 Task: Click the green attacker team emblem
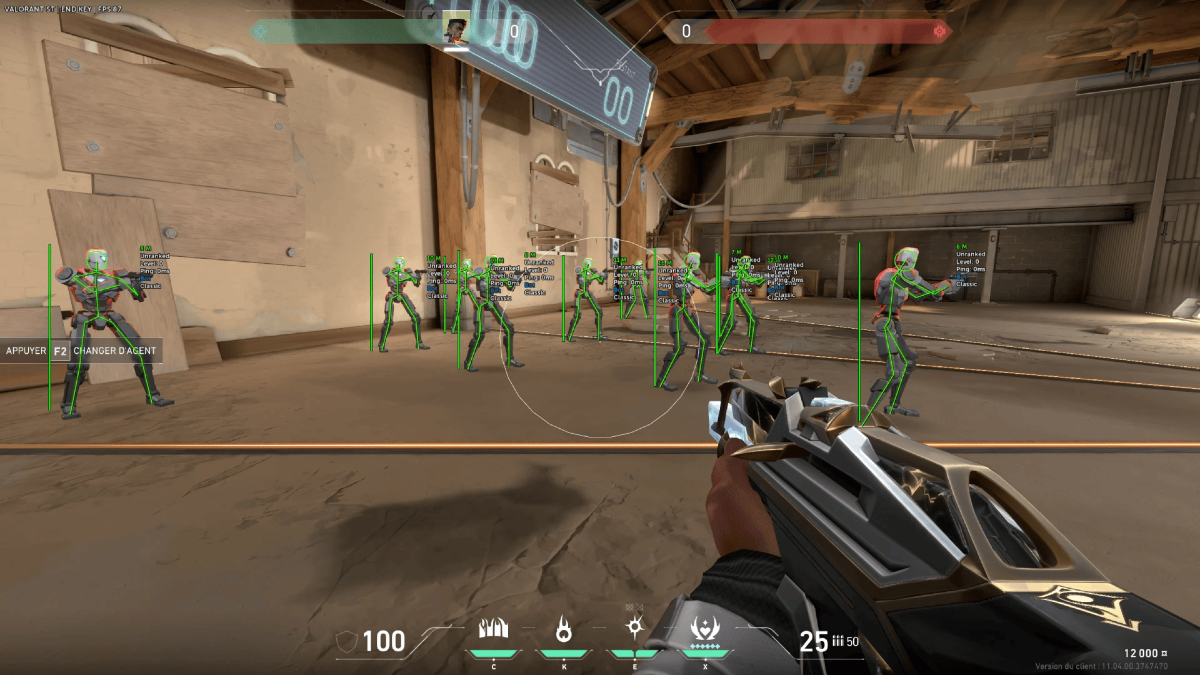(261, 31)
